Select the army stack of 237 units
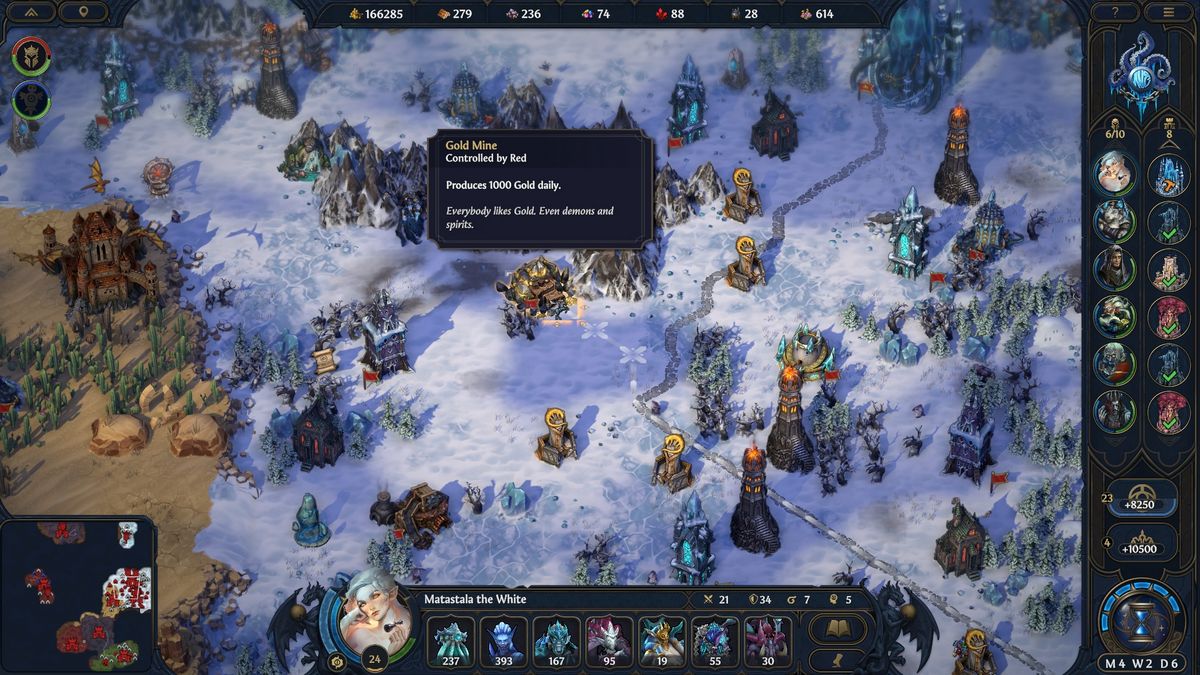Viewport: 1200px width, 675px height. (x=450, y=641)
